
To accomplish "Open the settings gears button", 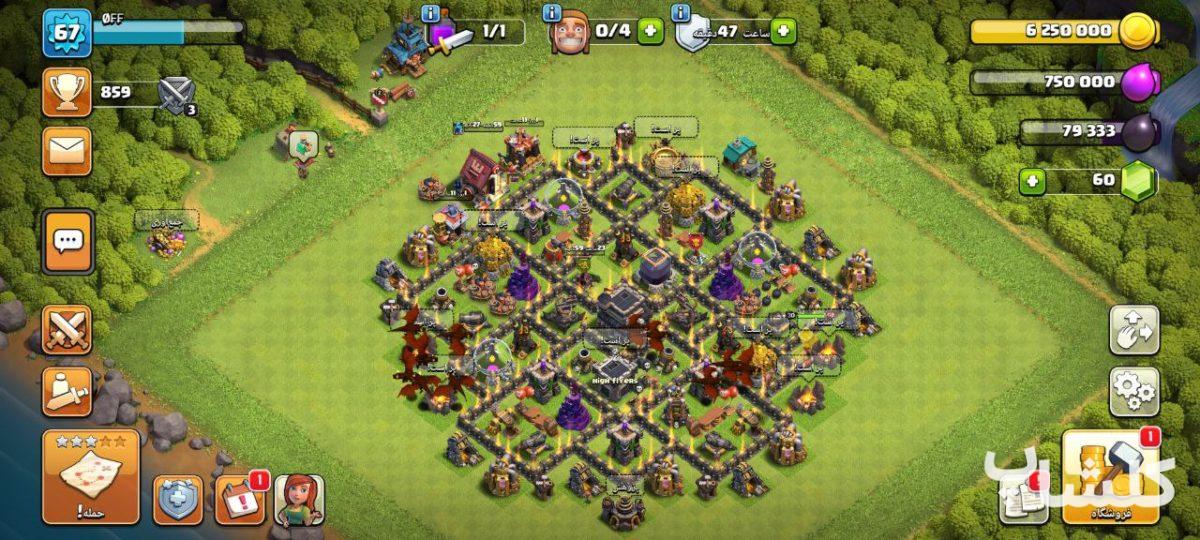I will 1134,391.
